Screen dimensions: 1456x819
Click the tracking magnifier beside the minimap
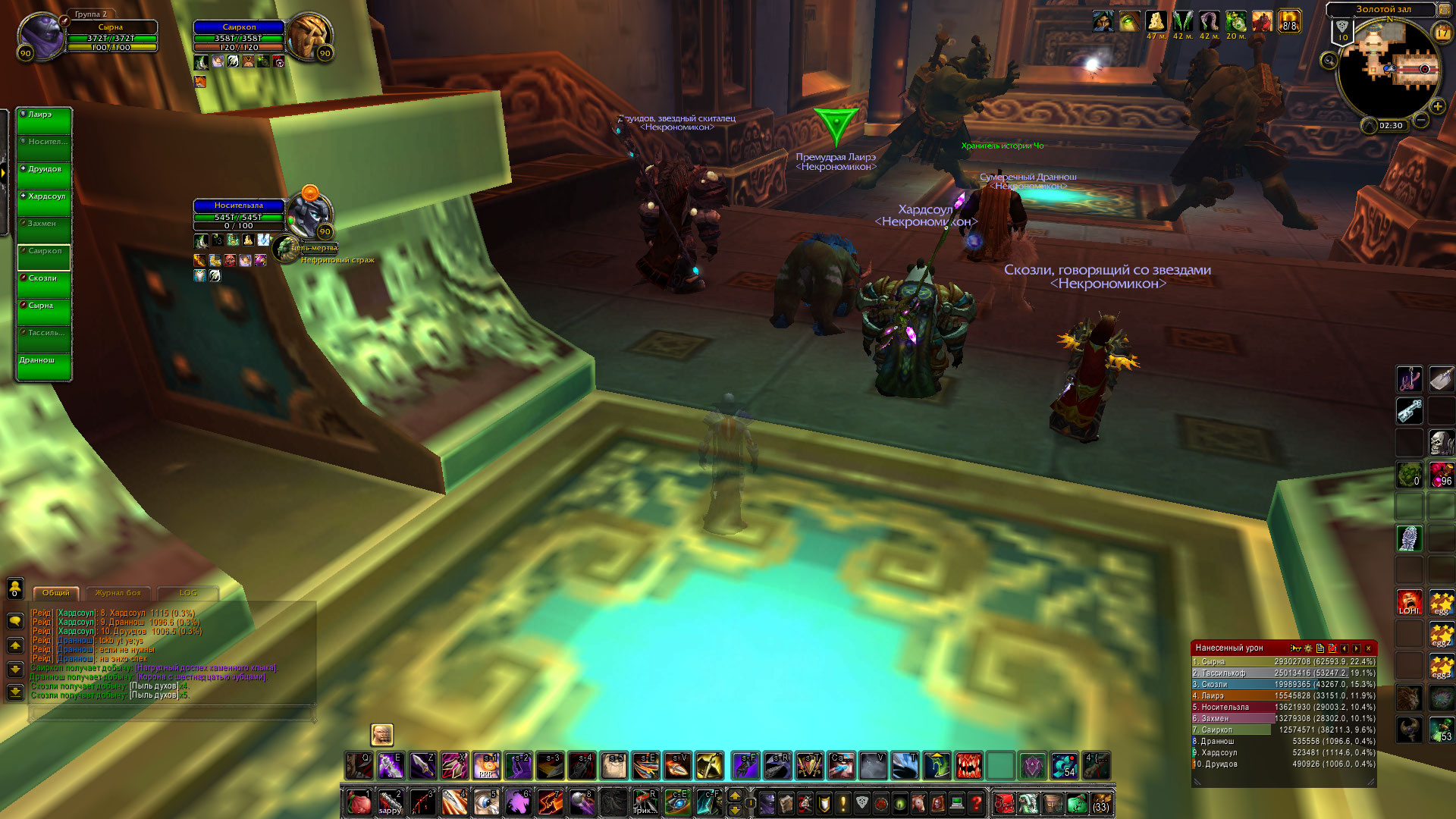(1329, 60)
